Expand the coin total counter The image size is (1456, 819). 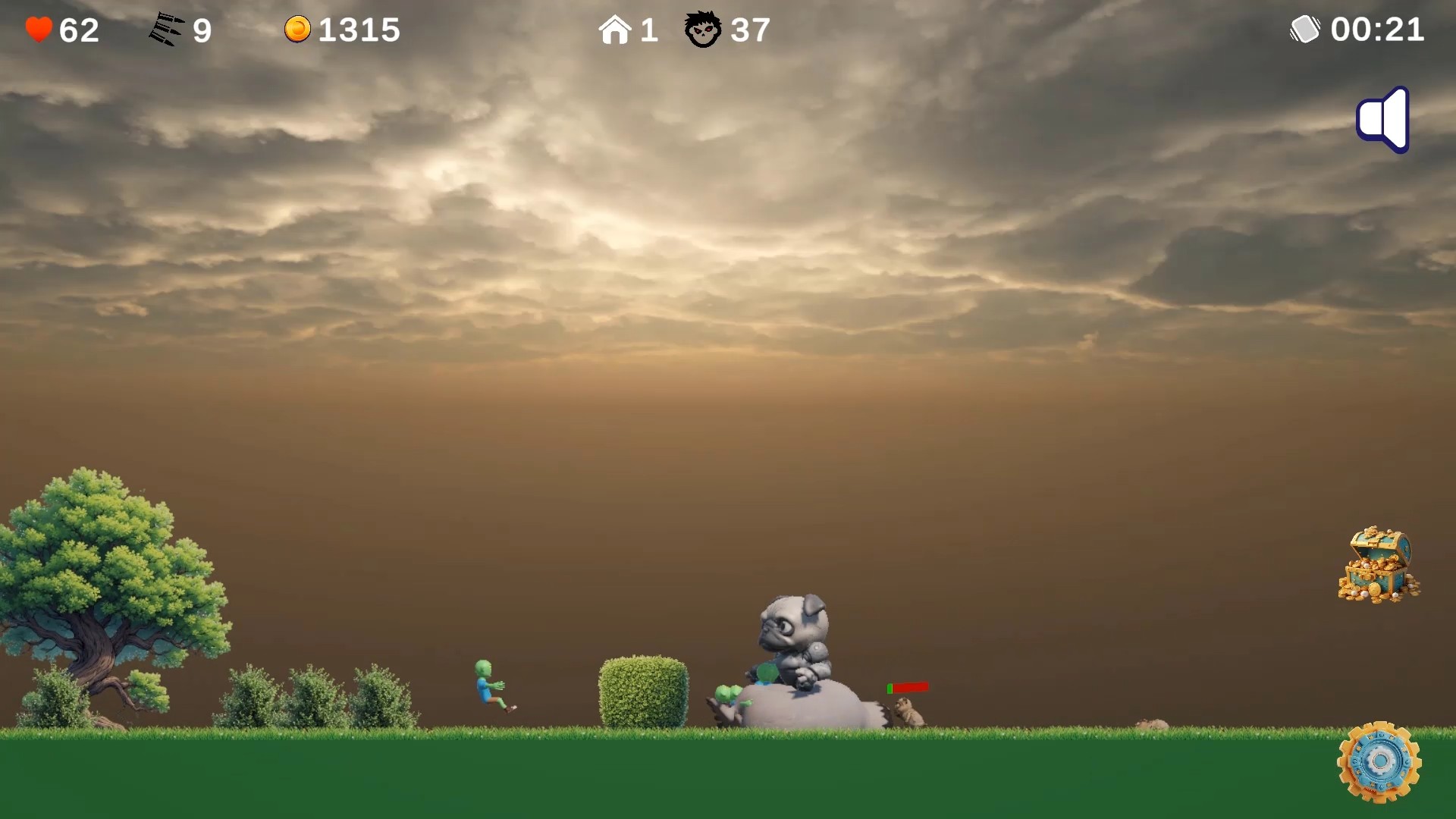pos(358,30)
